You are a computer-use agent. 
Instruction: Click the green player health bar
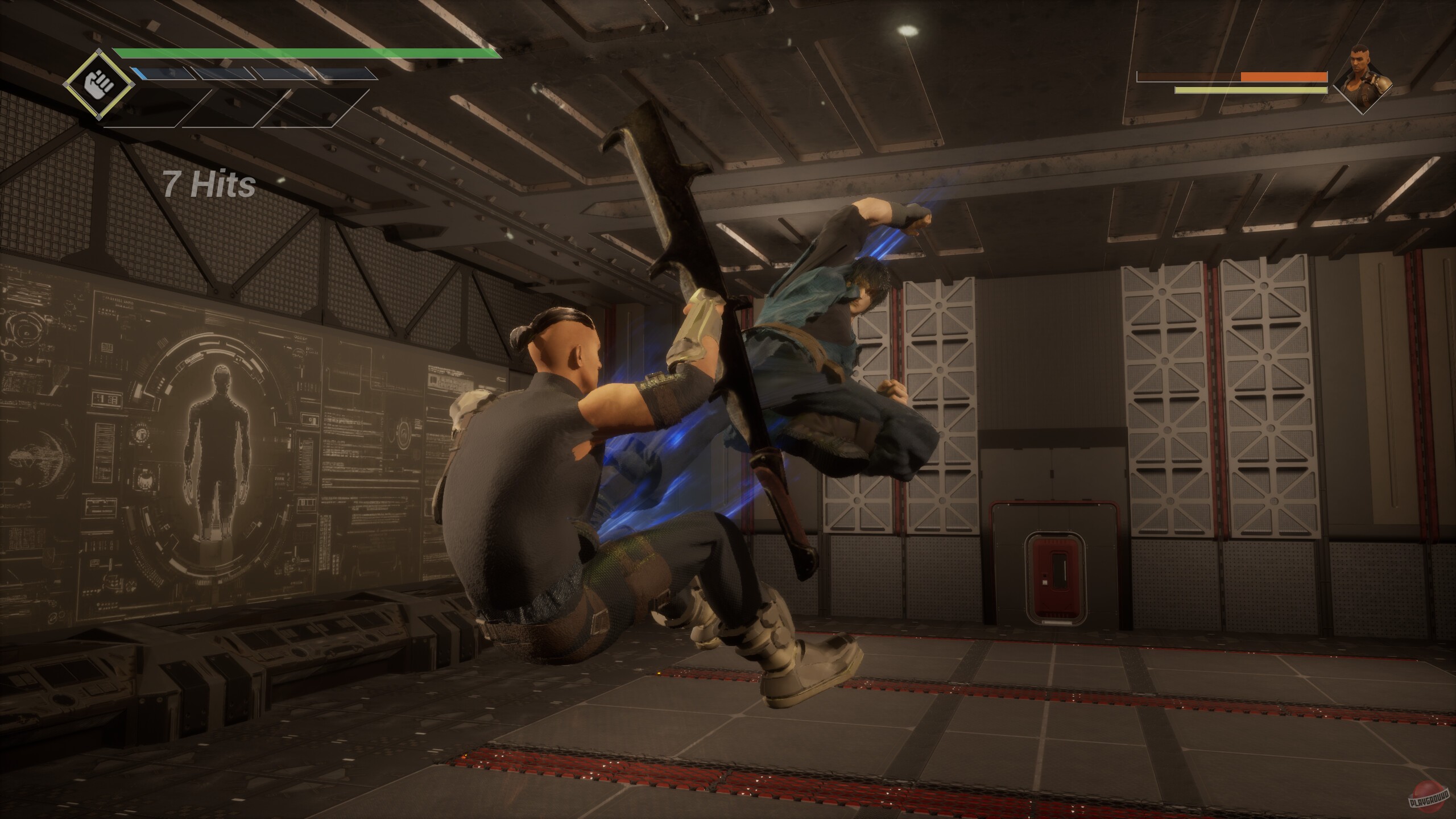pos(307,55)
